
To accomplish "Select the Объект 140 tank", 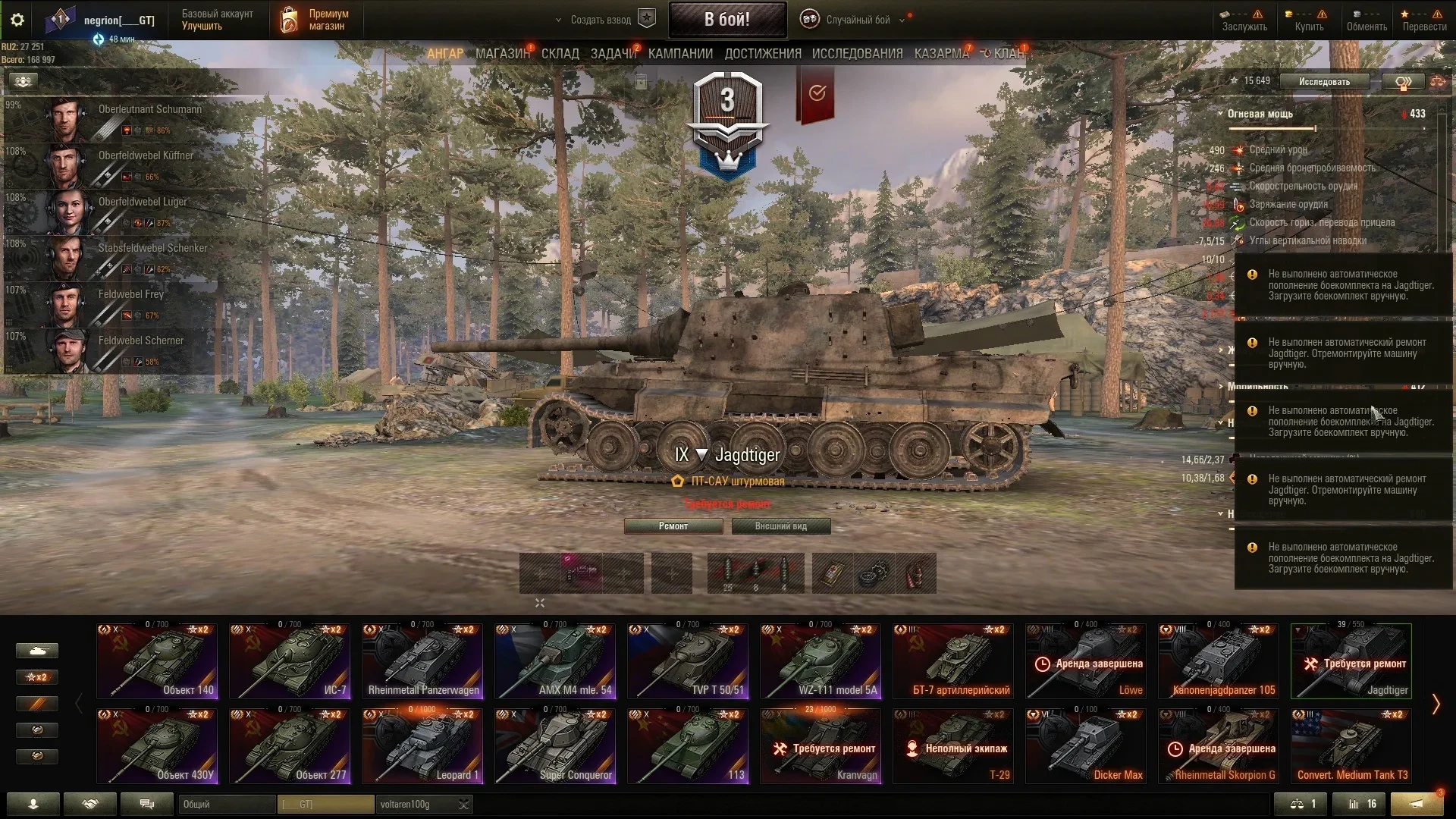I will pos(157,661).
